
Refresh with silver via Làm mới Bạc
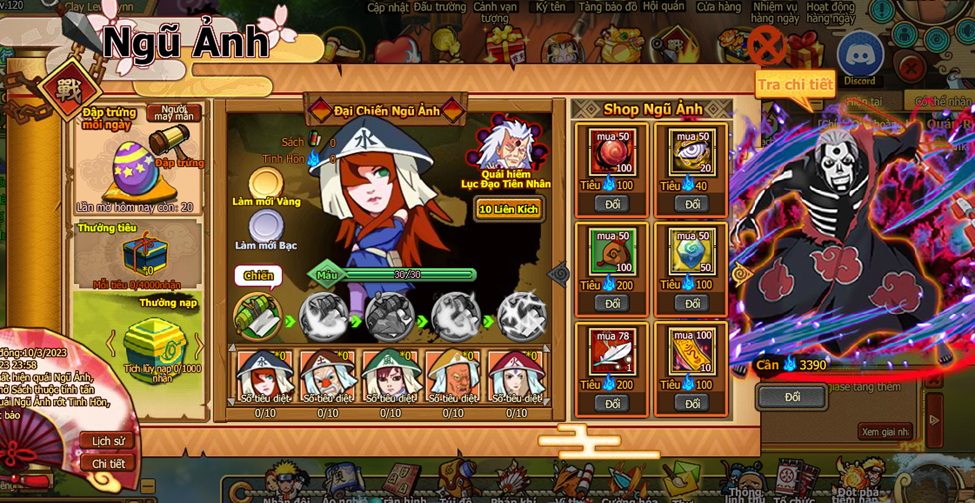click(266, 227)
